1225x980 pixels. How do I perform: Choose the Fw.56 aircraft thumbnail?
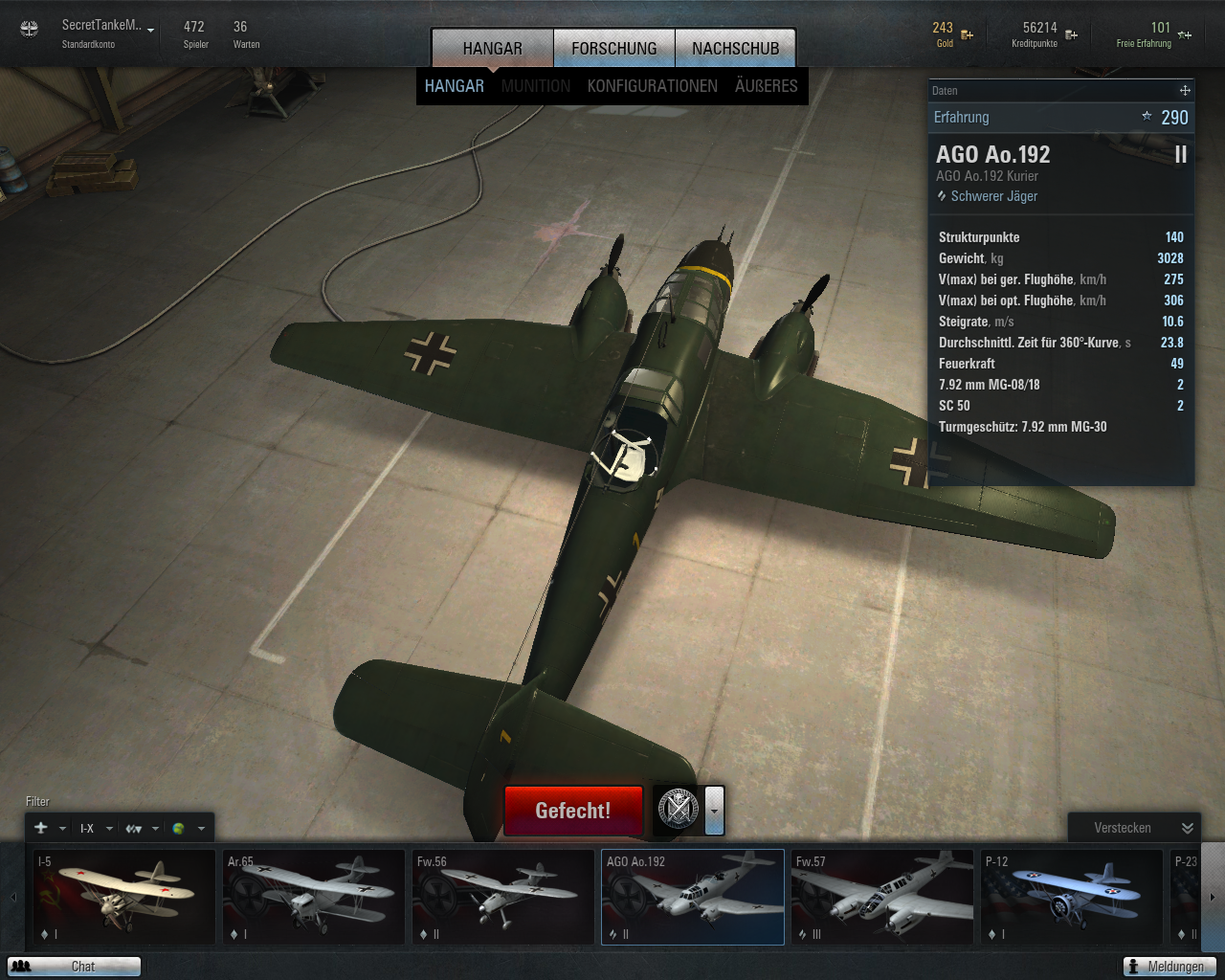[x=502, y=897]
